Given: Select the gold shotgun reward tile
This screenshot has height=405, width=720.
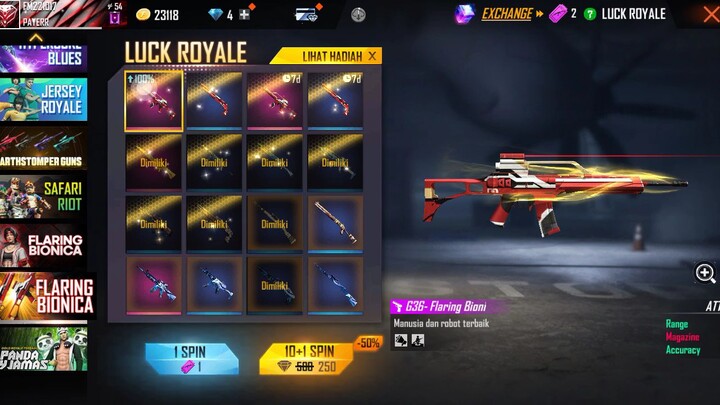Looking at the screenshot, I should click(335, 223).
